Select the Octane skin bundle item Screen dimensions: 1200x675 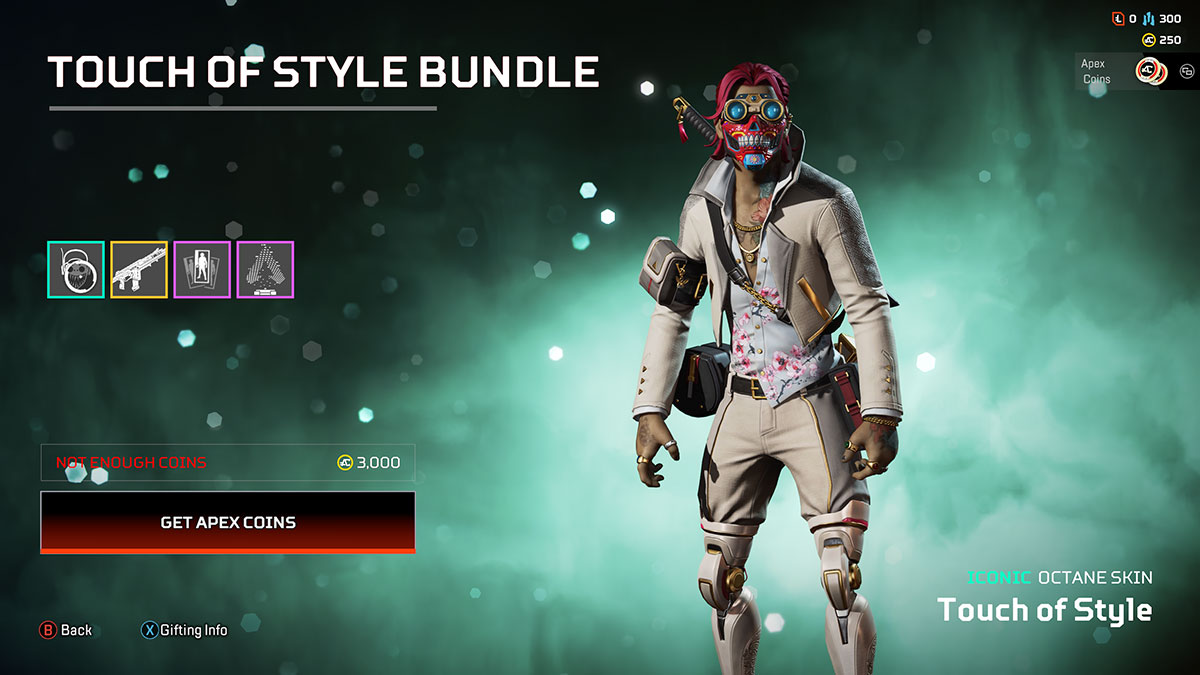click(x=76, y=270)
